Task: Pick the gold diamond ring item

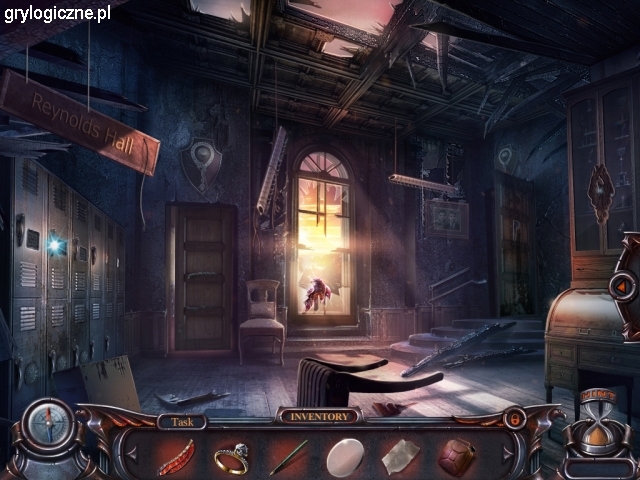Action: coord(231,457)
